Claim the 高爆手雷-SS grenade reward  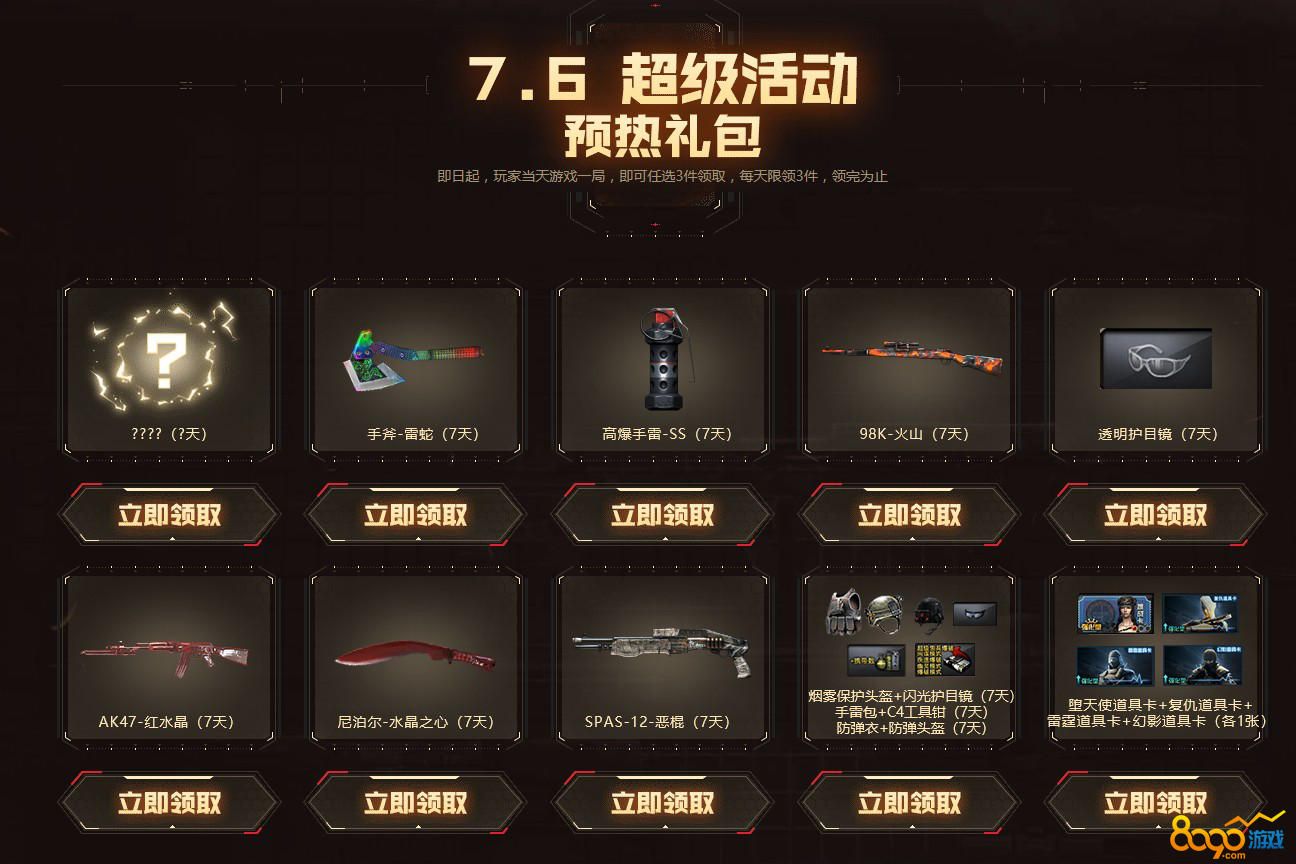point(662,515)
